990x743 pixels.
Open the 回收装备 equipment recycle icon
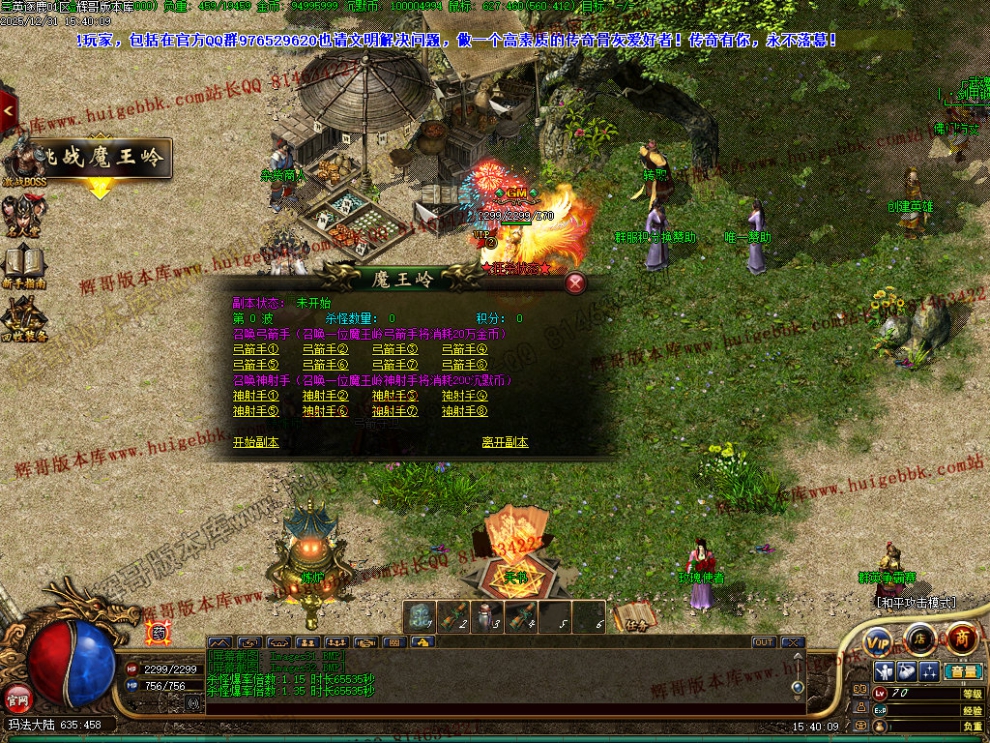pos(22,318)
